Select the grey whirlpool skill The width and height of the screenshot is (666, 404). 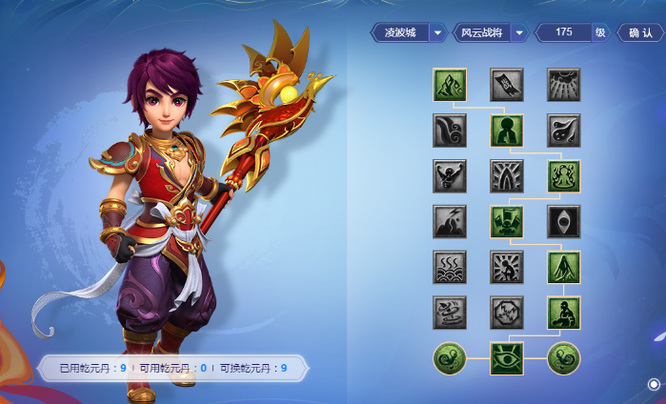point(449,313)
